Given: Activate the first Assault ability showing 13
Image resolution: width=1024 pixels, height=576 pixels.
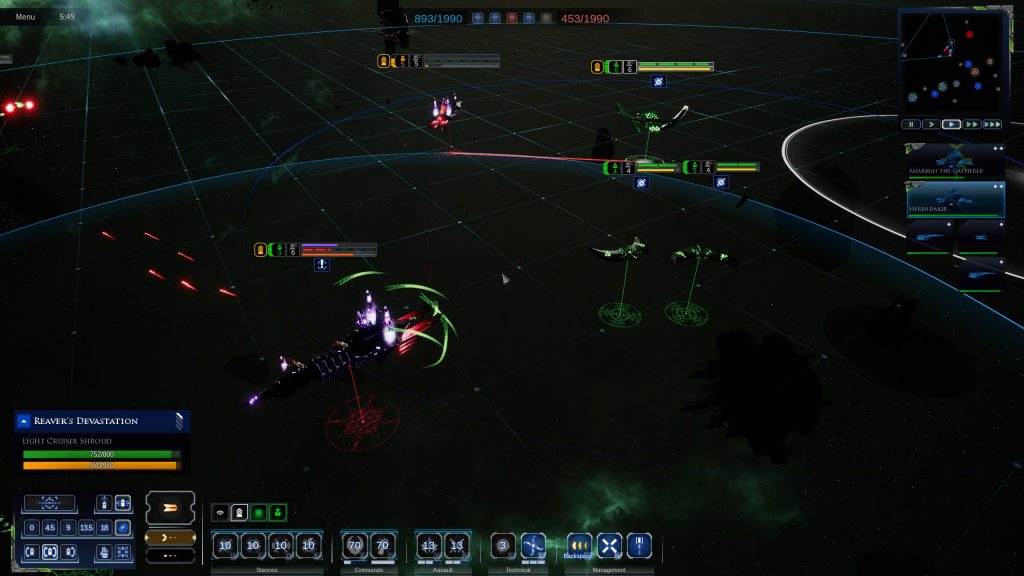Looking at the screenshot, I should pos(429,546).
